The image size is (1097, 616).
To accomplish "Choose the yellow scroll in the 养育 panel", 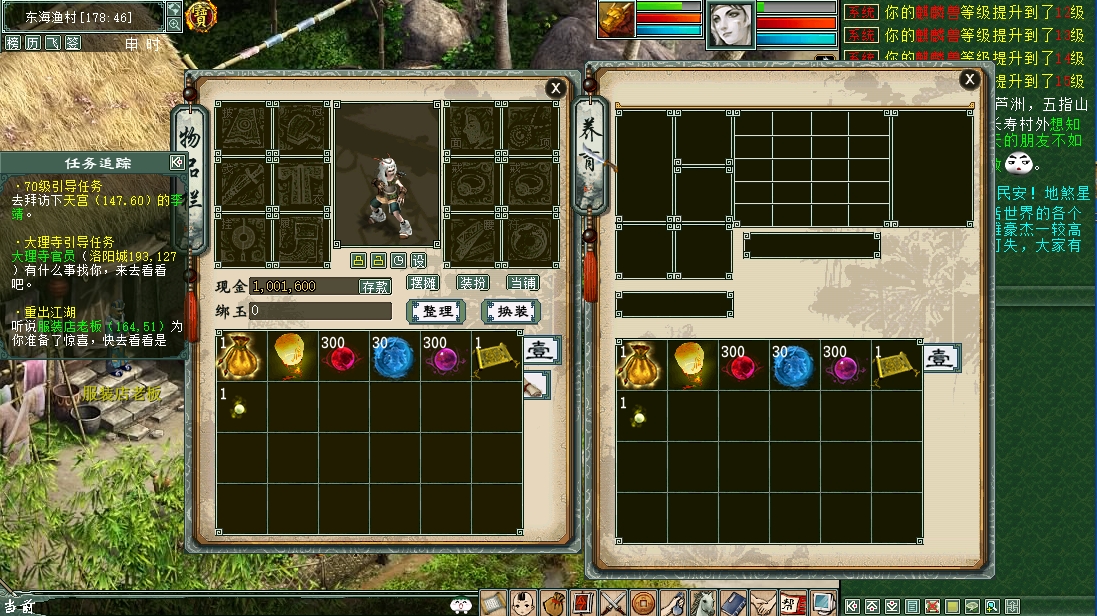I will point(895,365).
